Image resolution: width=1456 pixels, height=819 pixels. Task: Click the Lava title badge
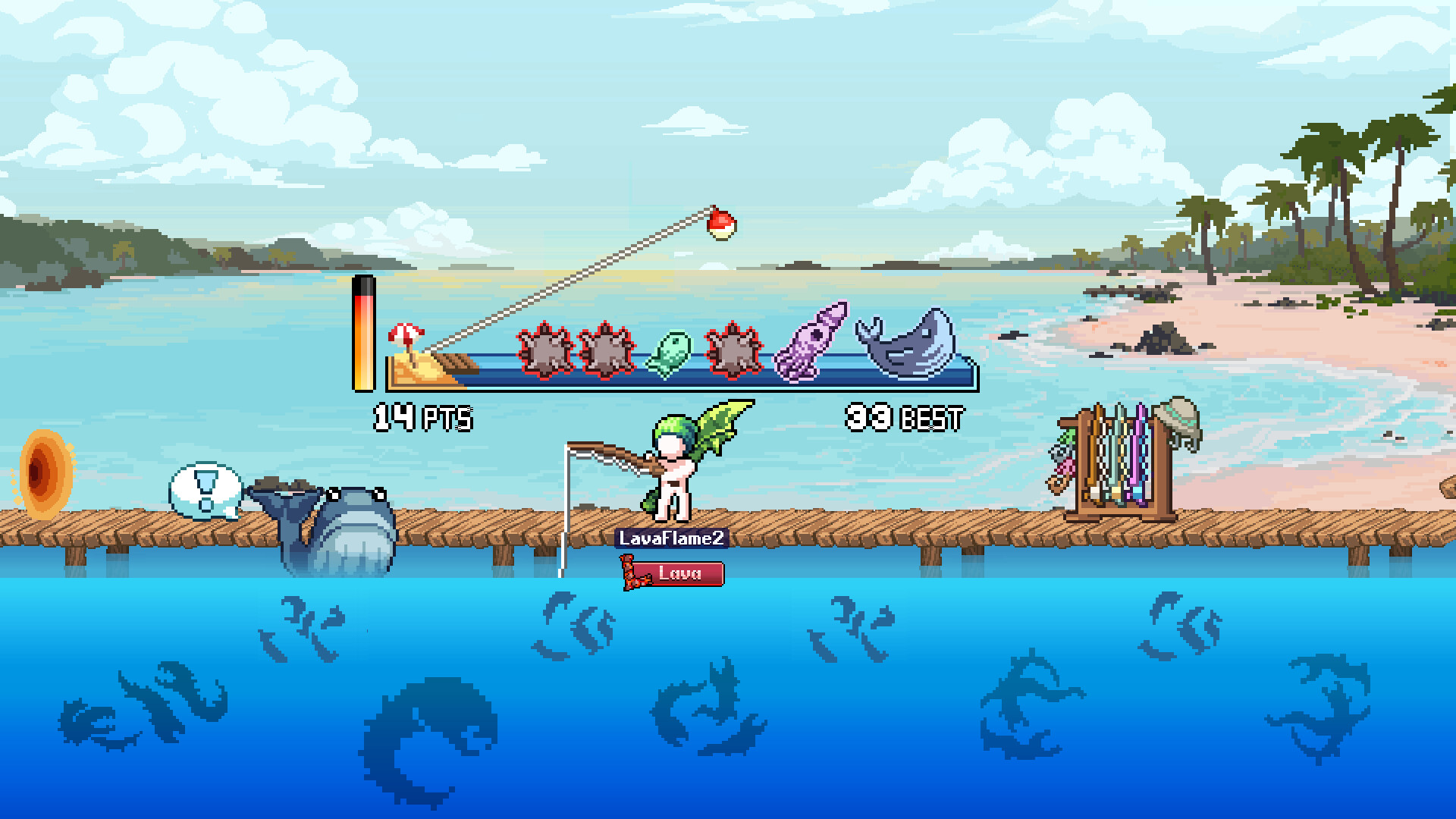click(677, 574)
